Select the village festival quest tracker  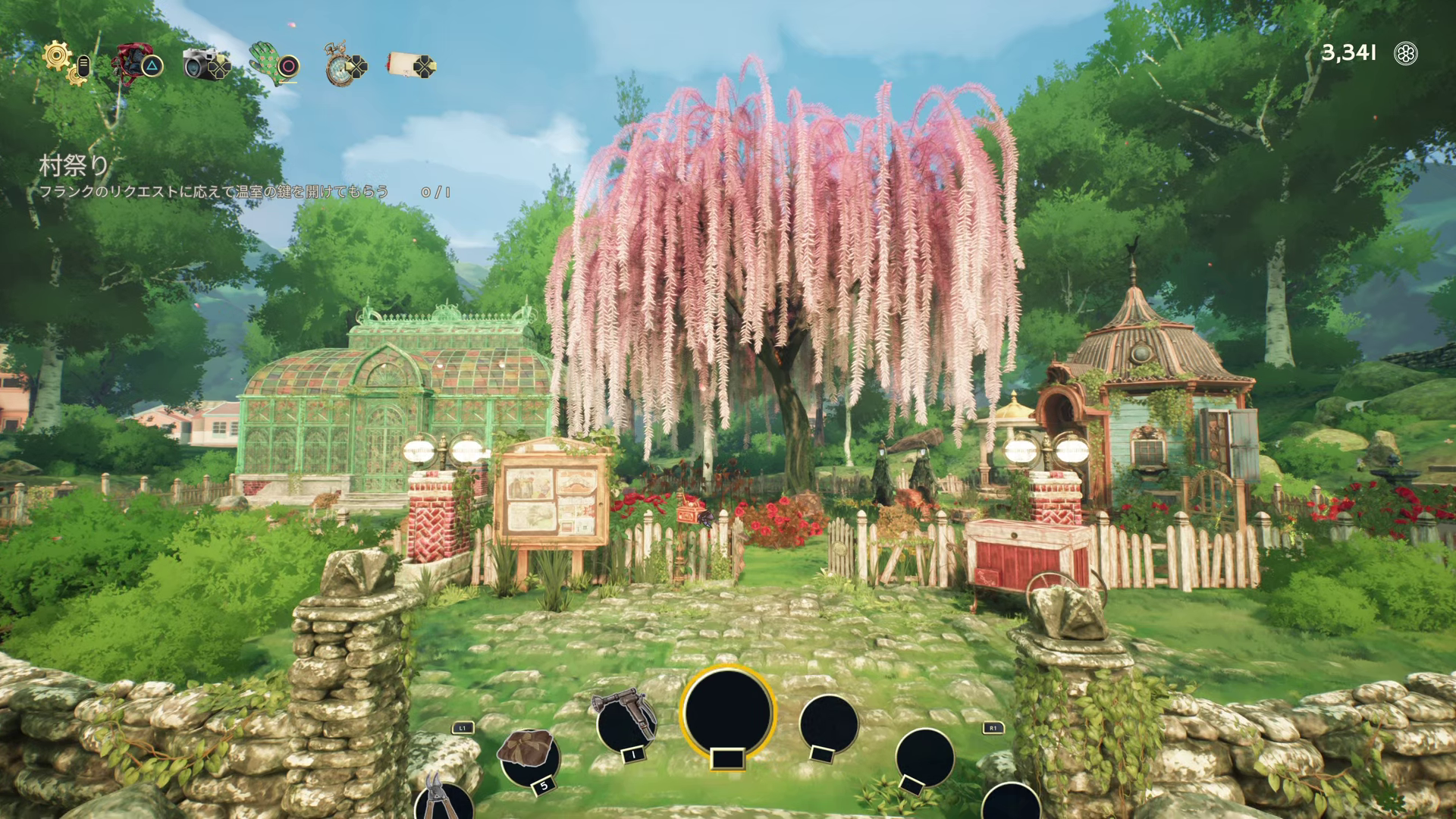[74, 165]
